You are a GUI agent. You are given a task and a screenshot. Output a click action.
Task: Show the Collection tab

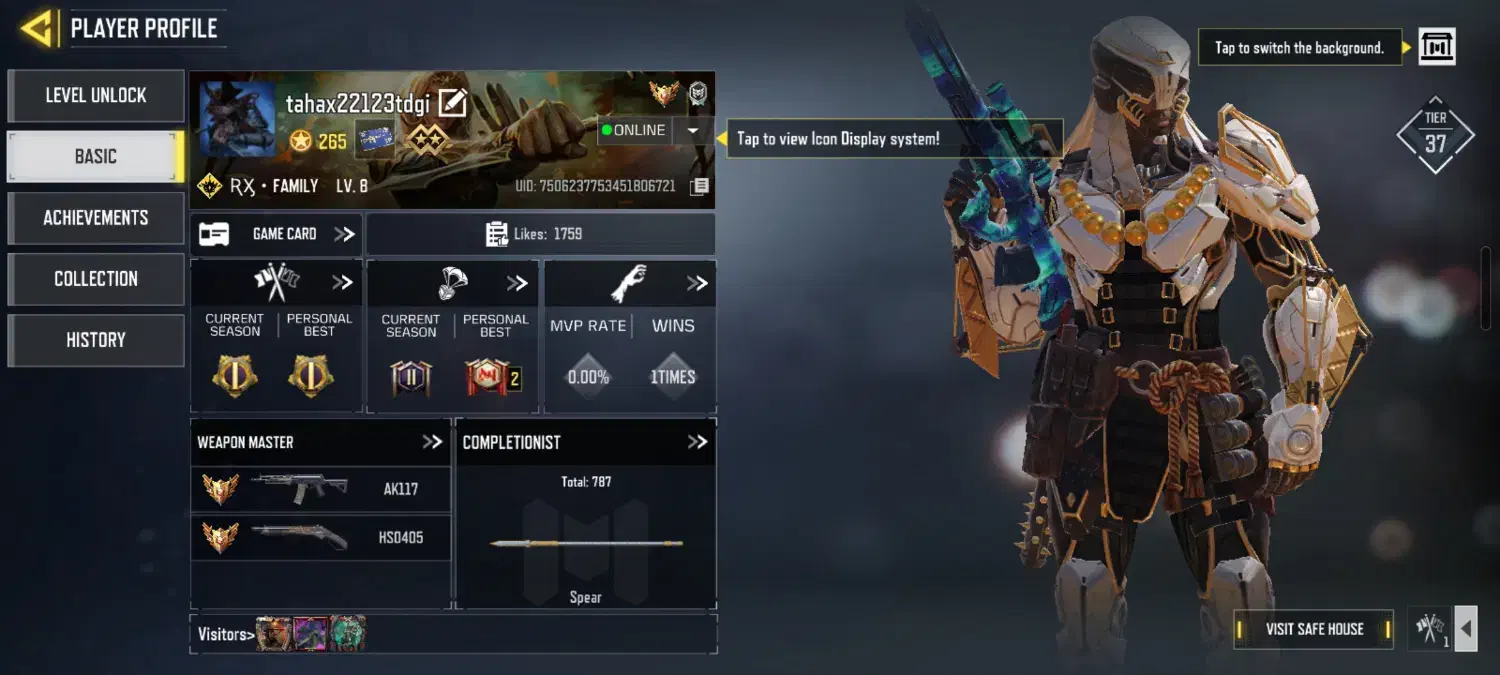coord(96,279)
